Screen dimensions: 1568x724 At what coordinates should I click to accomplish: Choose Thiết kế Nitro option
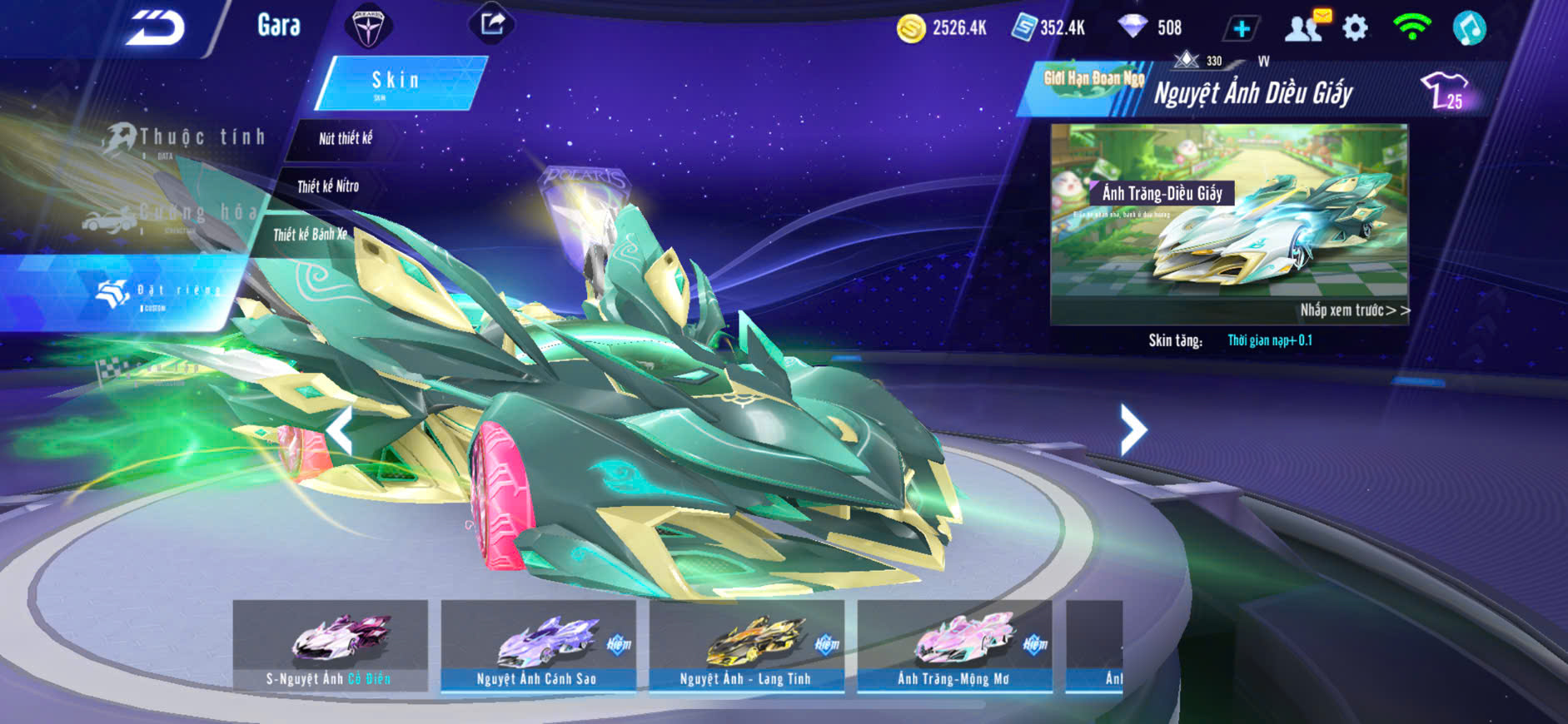(328, 186)
